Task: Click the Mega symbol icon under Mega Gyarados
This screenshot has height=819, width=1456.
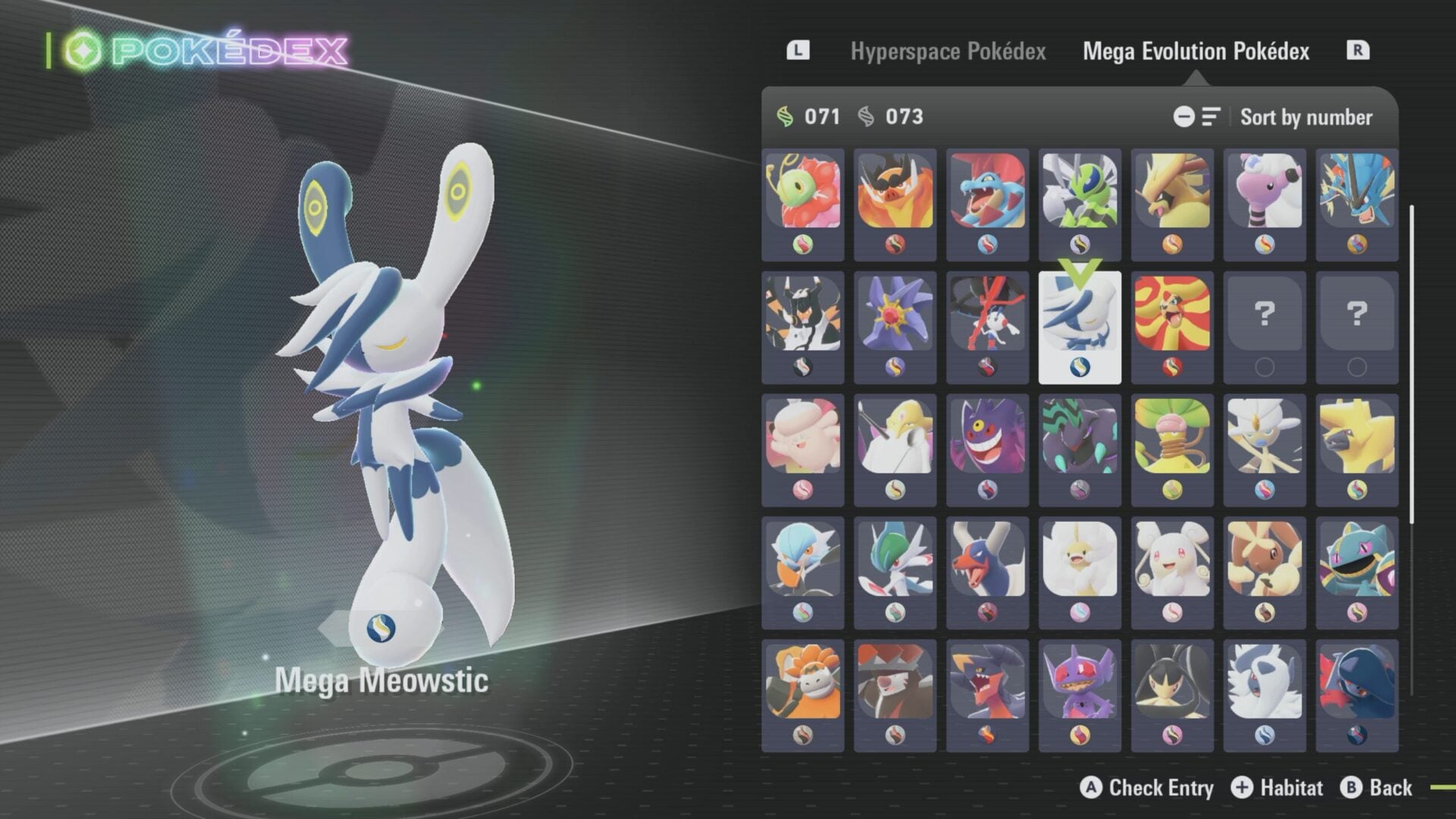Action: click(x=1357, y=244)
